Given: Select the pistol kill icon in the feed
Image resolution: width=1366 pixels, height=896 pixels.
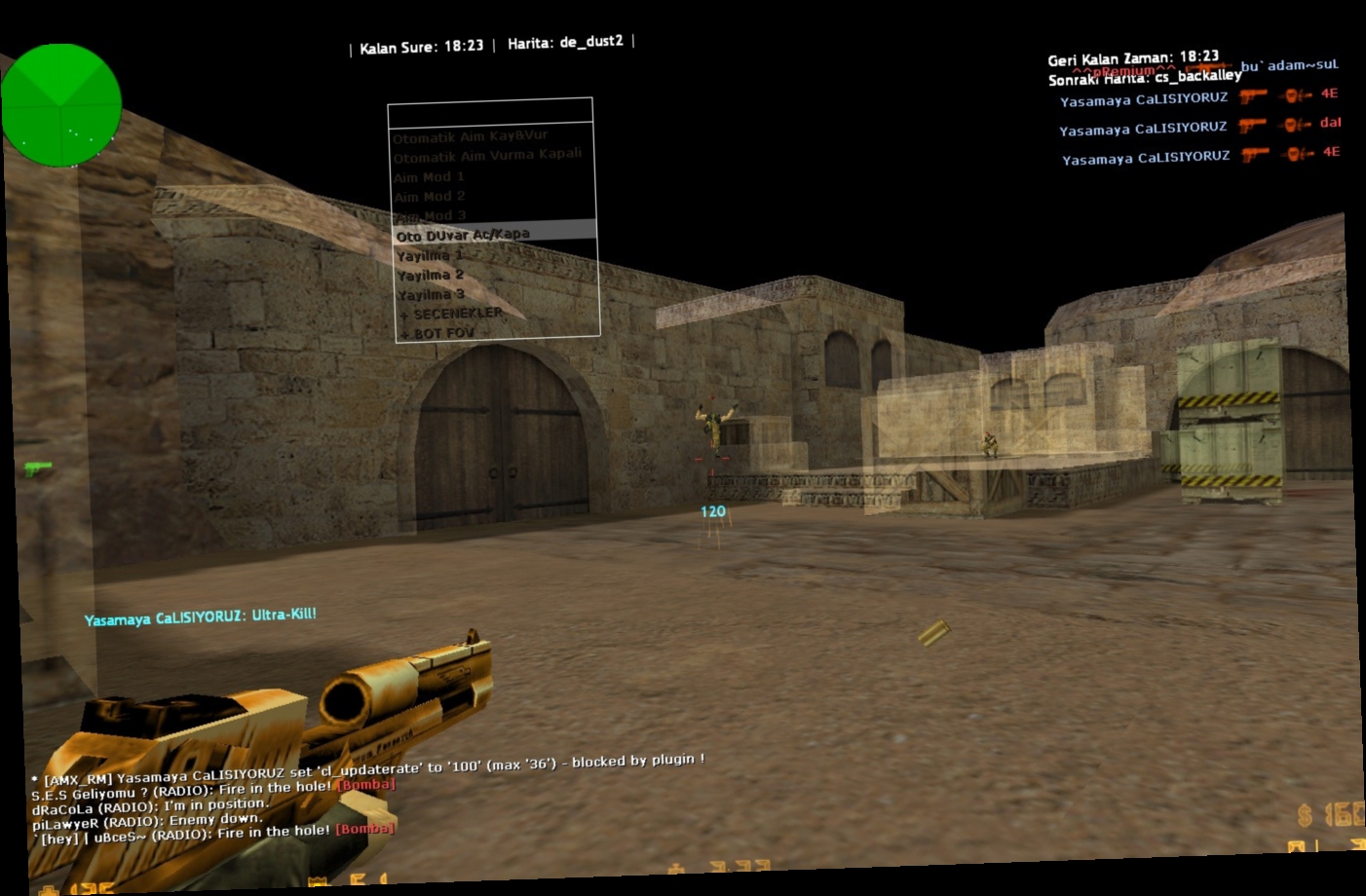Looking at the screenshot, I should pos(1255,97).
